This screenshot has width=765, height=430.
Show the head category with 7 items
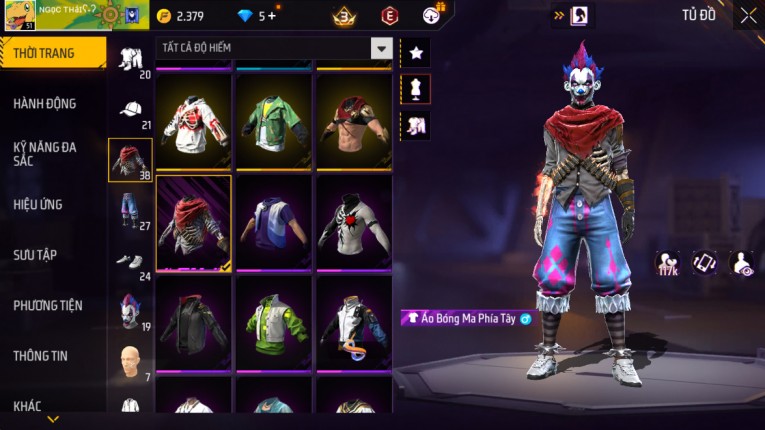(x=130, y=360)
